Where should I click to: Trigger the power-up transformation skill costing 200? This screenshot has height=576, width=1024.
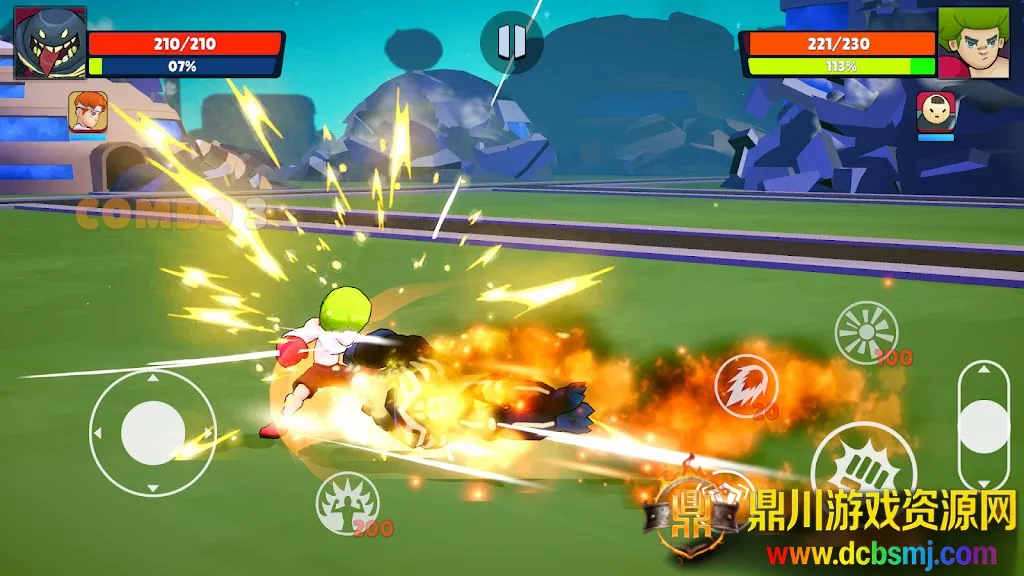[347, 502]
